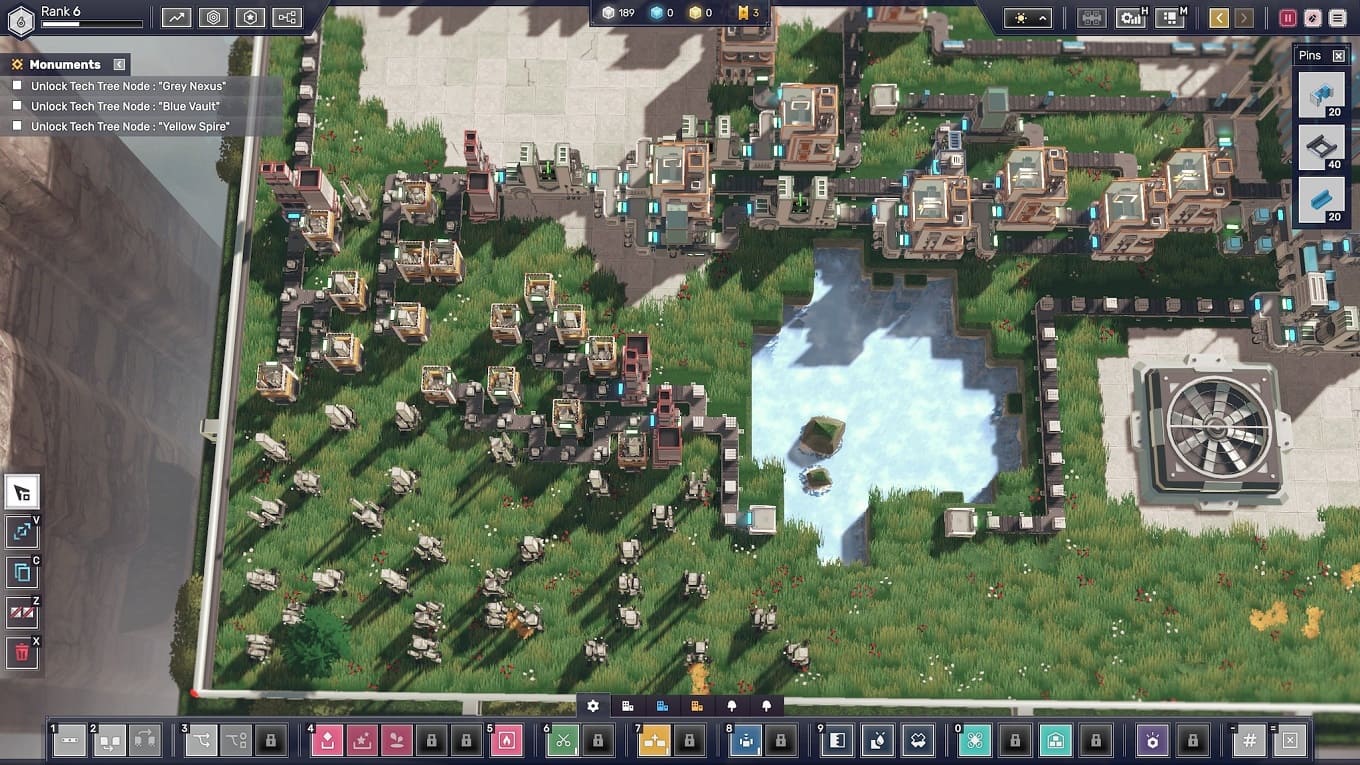Click the yellow back arrow button
Image resolution: width=1360 pixels, height=765 pixels.
(1218, 18)
